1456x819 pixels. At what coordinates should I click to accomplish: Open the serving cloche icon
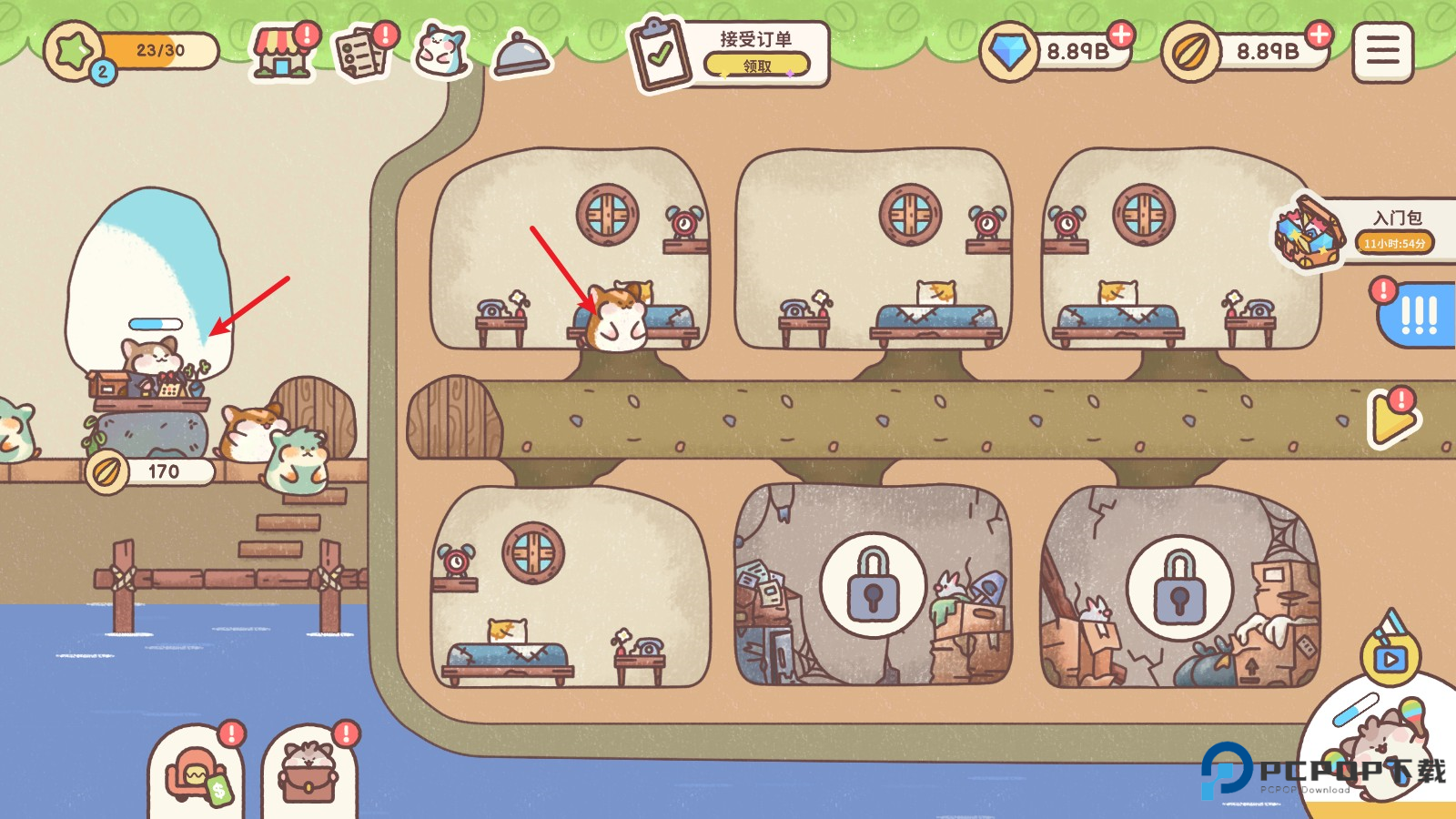pos(521,55)
